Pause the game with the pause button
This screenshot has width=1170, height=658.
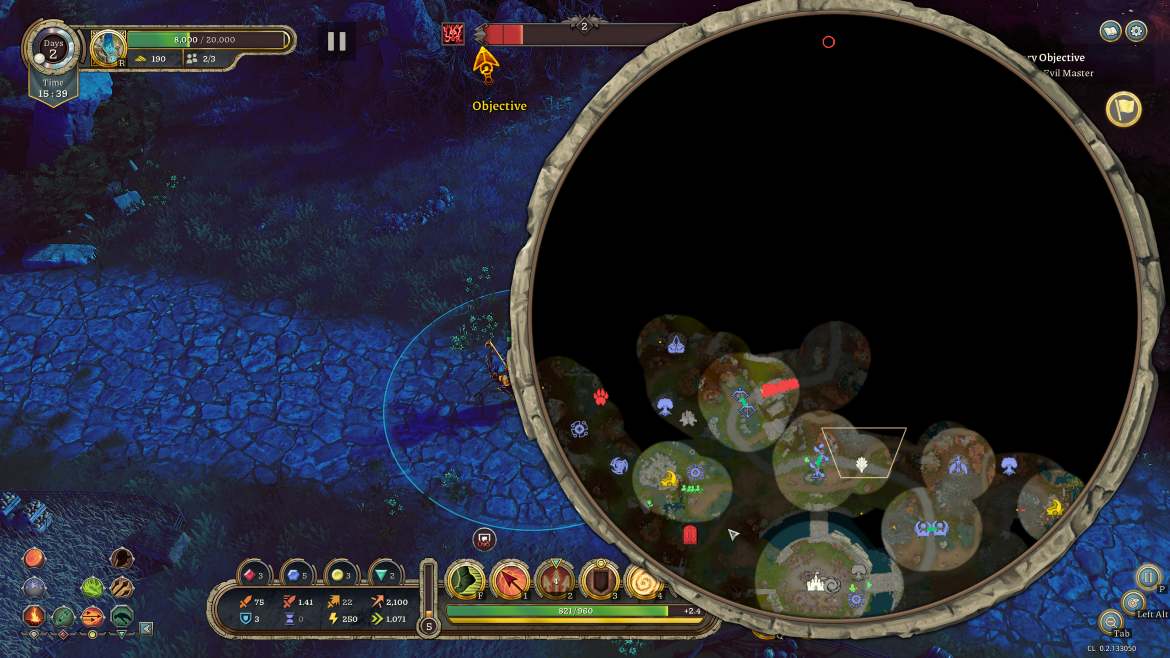coord(337,41)
